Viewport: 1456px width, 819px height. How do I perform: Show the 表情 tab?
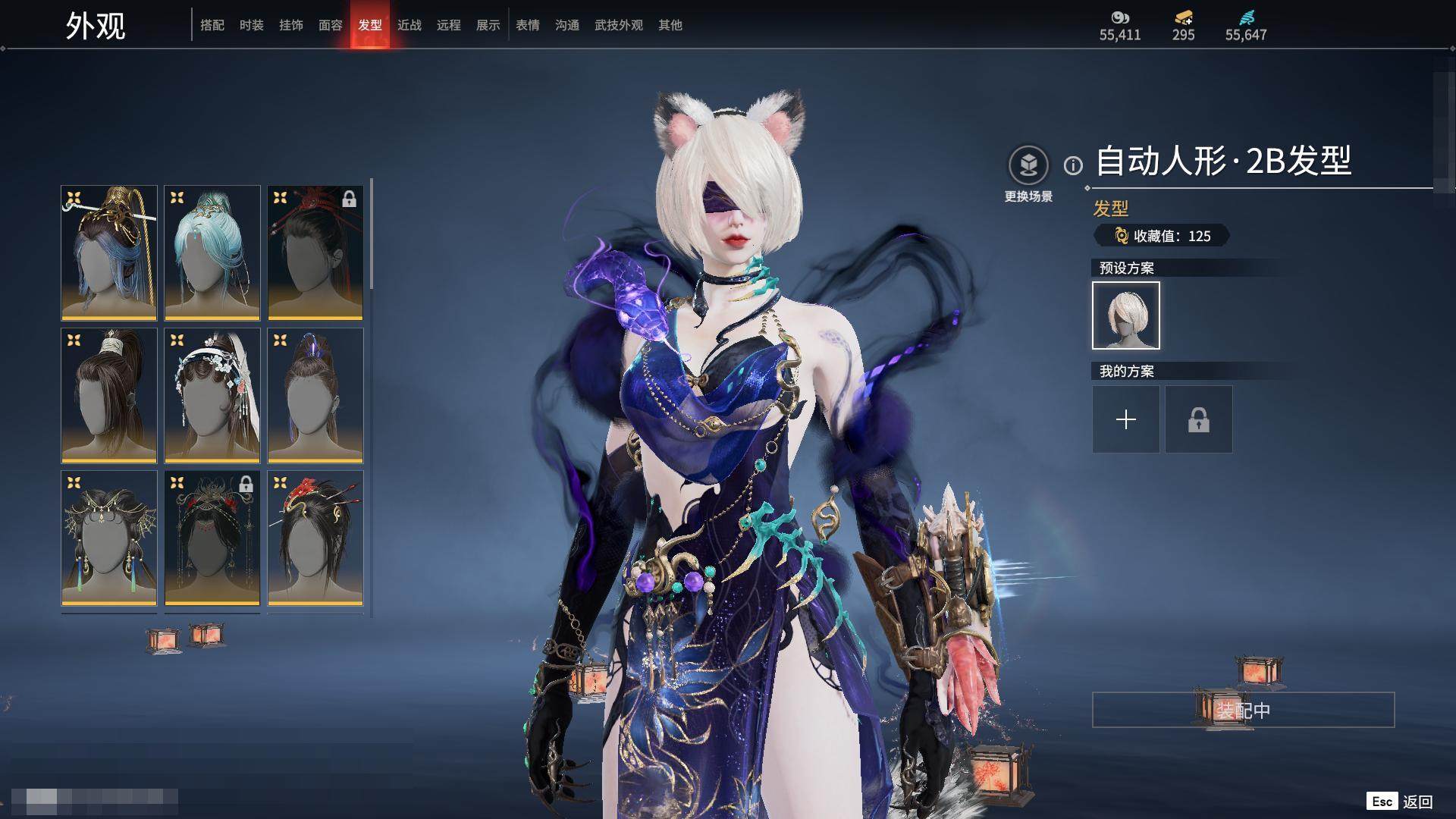tap(528, 25)
